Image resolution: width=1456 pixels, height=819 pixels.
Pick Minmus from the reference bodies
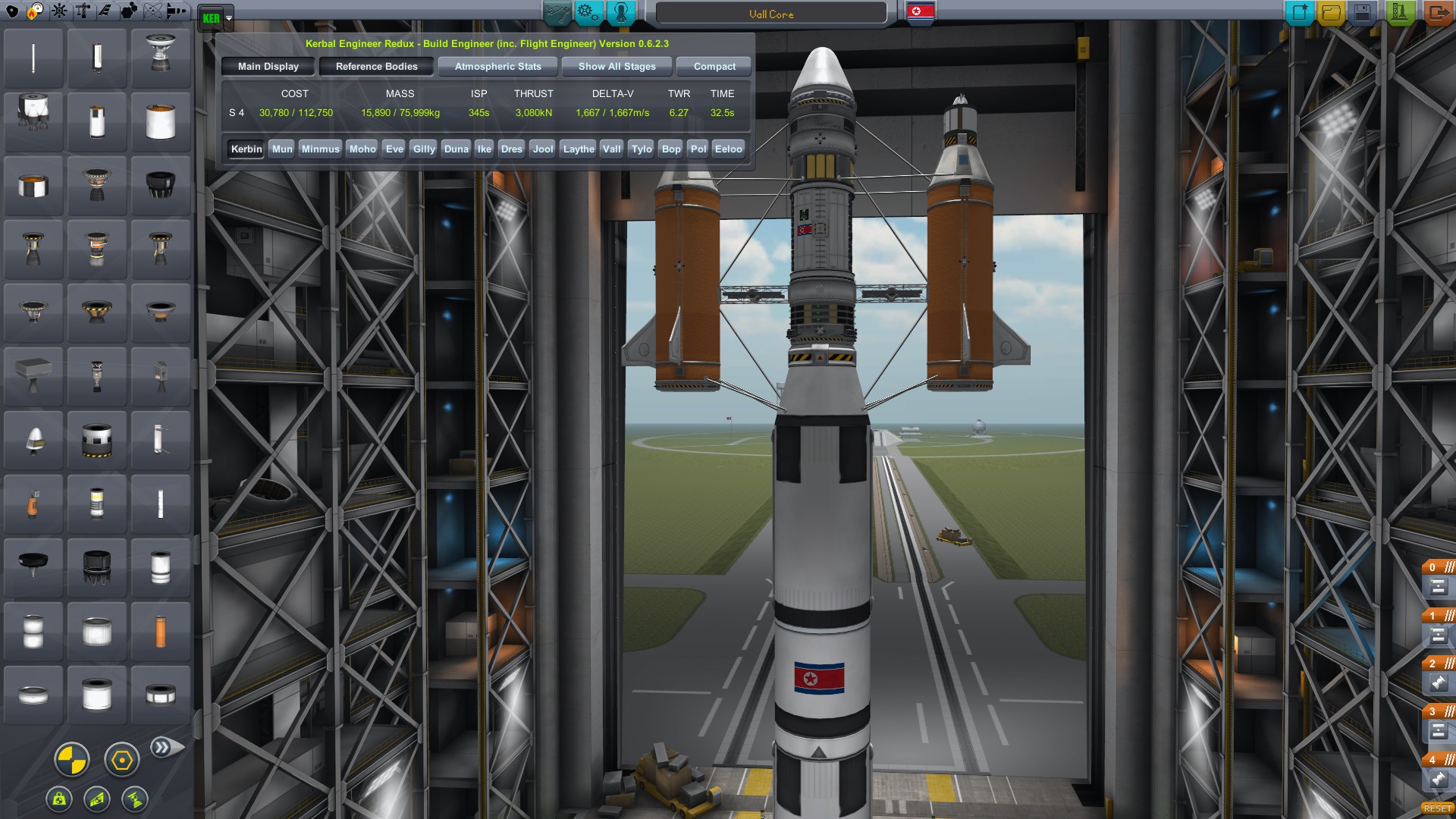click(x=320, y=149)
